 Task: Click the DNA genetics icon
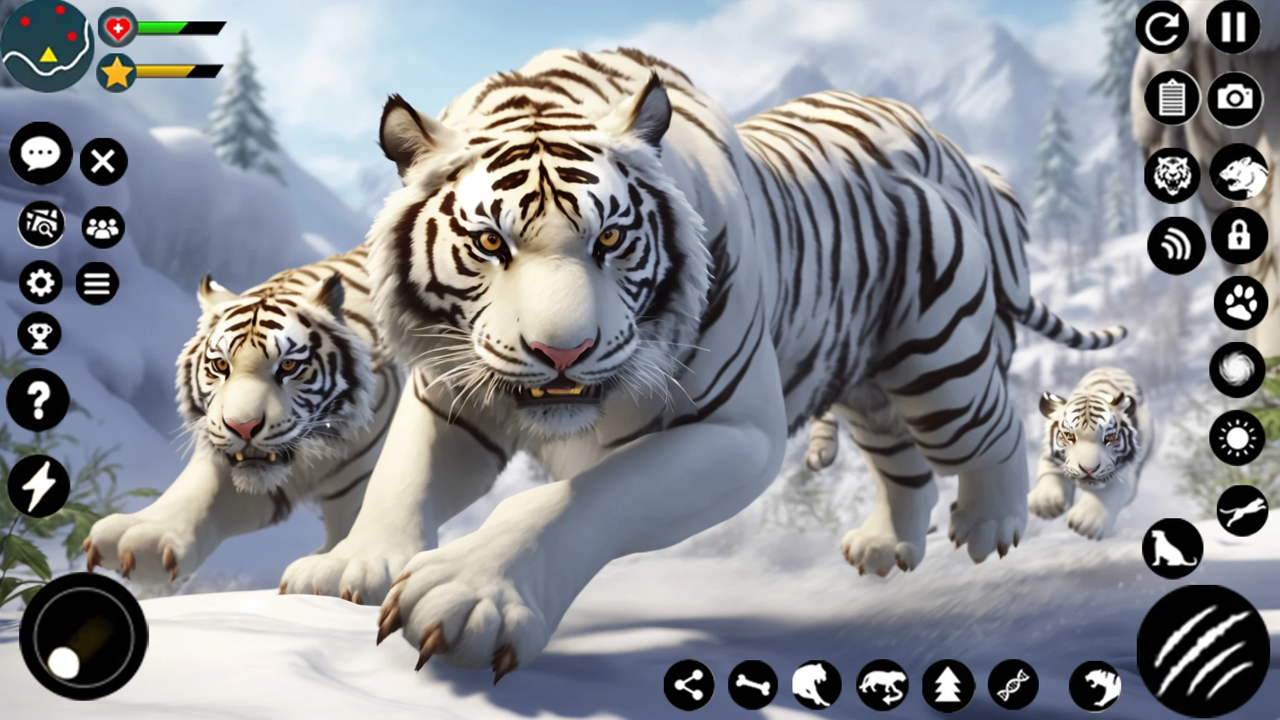pyautogui.click(x=1013, y=685)
